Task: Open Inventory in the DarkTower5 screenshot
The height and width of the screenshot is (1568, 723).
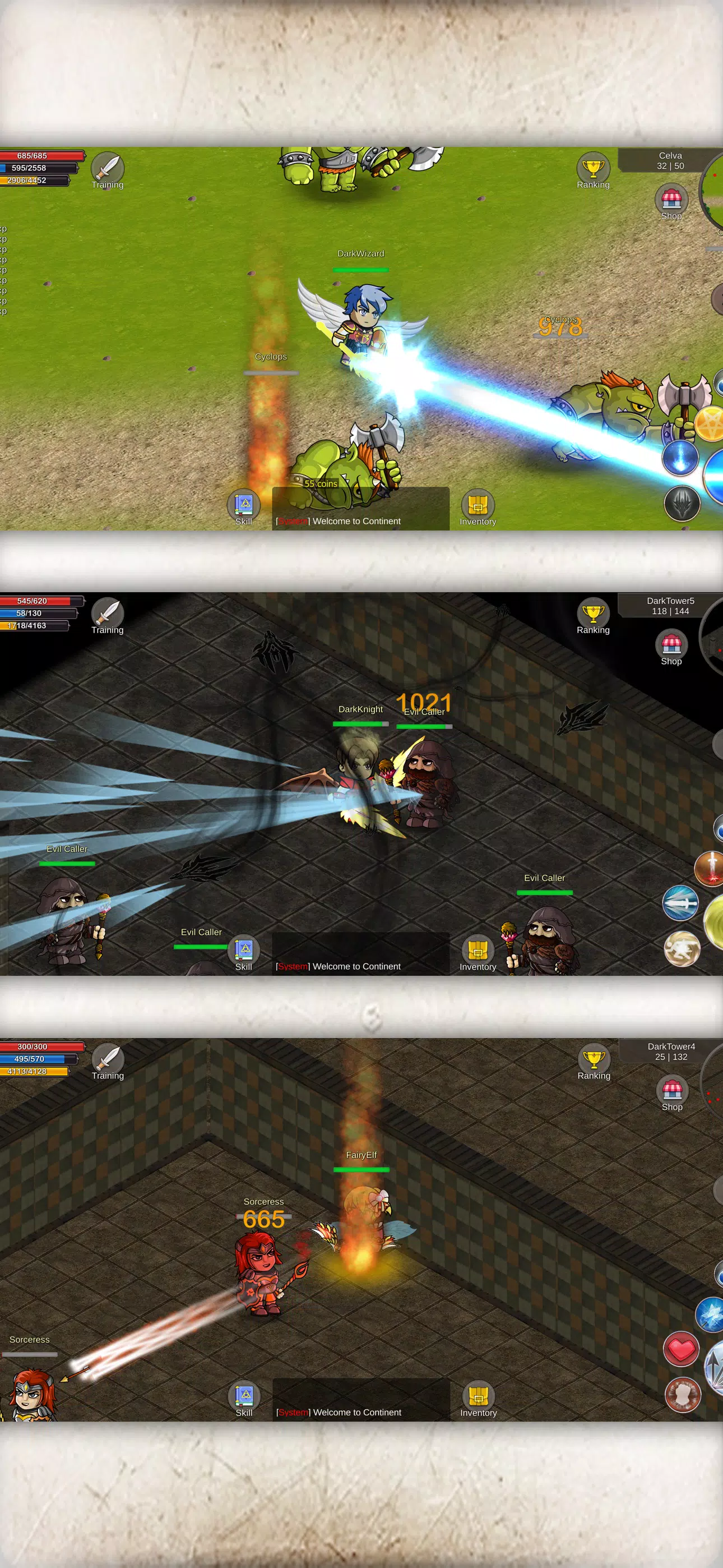Action: (x=478, y=950)
